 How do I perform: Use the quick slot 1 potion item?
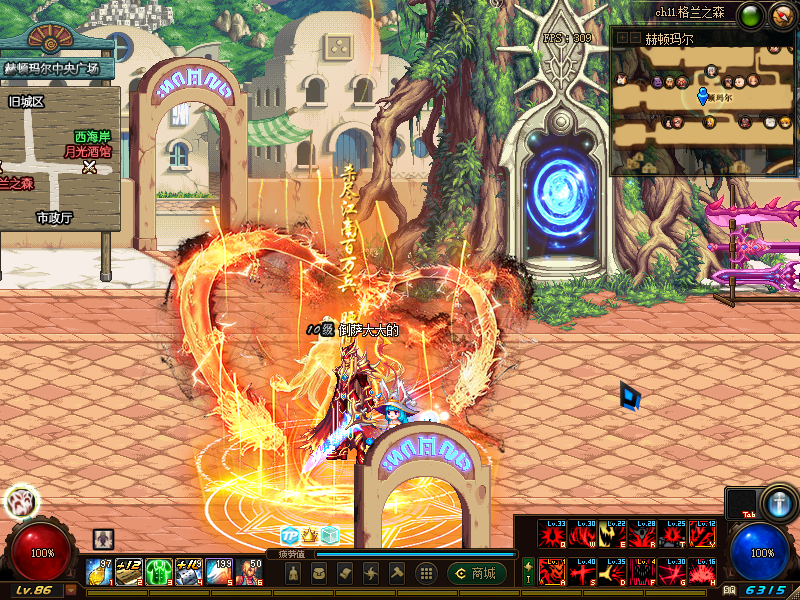99,572
